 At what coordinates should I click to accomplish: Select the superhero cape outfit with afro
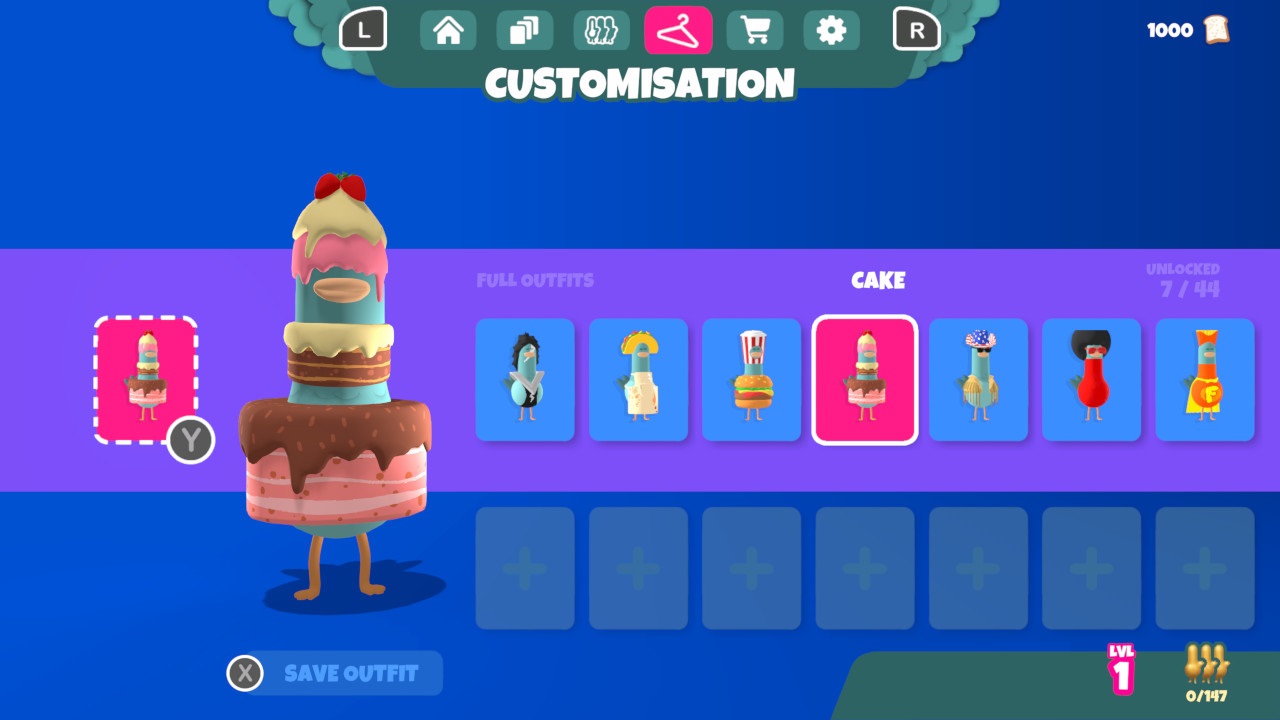1205,380
